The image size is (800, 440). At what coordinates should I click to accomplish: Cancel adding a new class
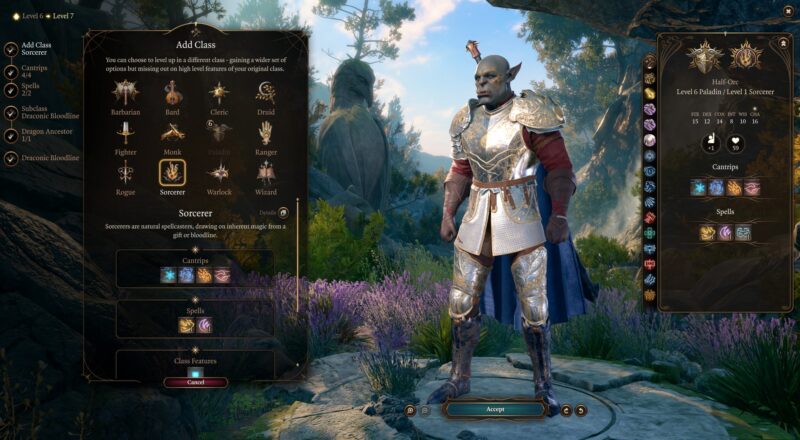click(196, 382)
